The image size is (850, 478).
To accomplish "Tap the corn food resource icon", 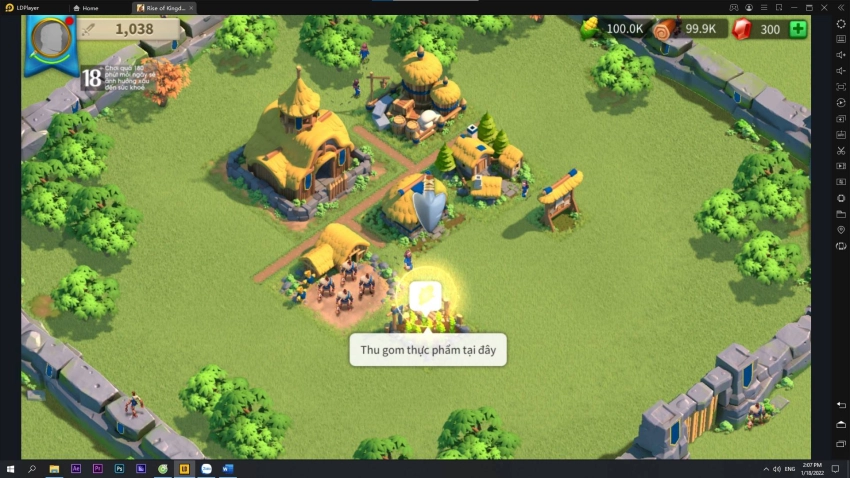I will coord(590,29).
